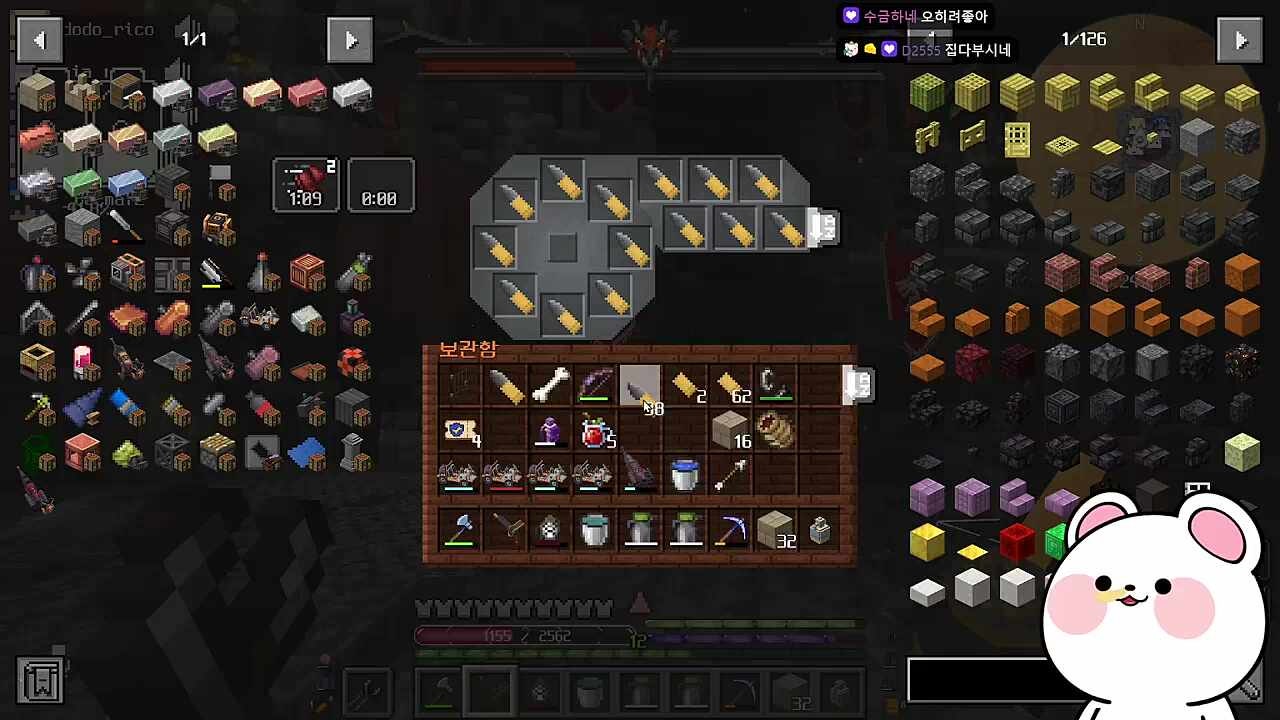Select the bone in the inventory
This screenshot has height=720, width=1280.
549,386
